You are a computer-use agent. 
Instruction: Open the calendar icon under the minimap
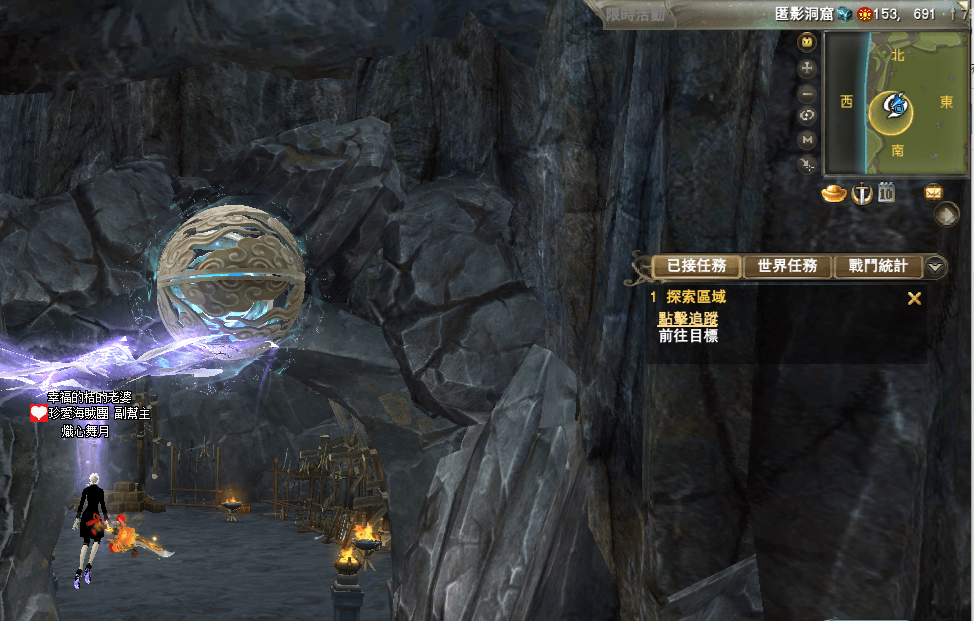tap(886, 193)
